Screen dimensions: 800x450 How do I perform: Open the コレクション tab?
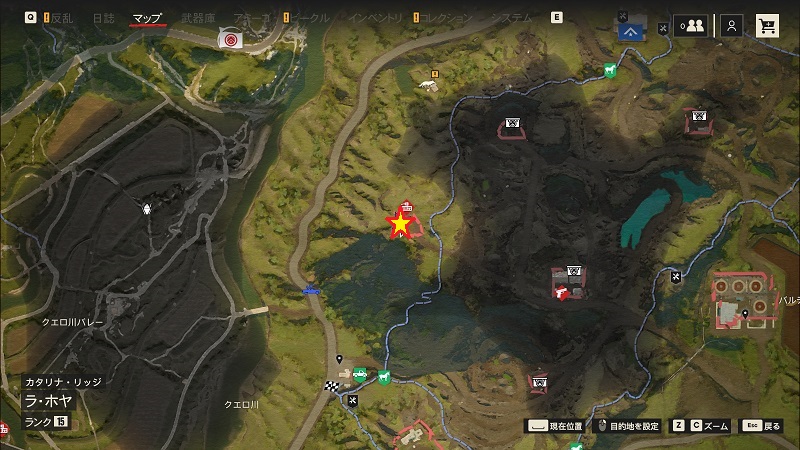[x=444, y=18]
